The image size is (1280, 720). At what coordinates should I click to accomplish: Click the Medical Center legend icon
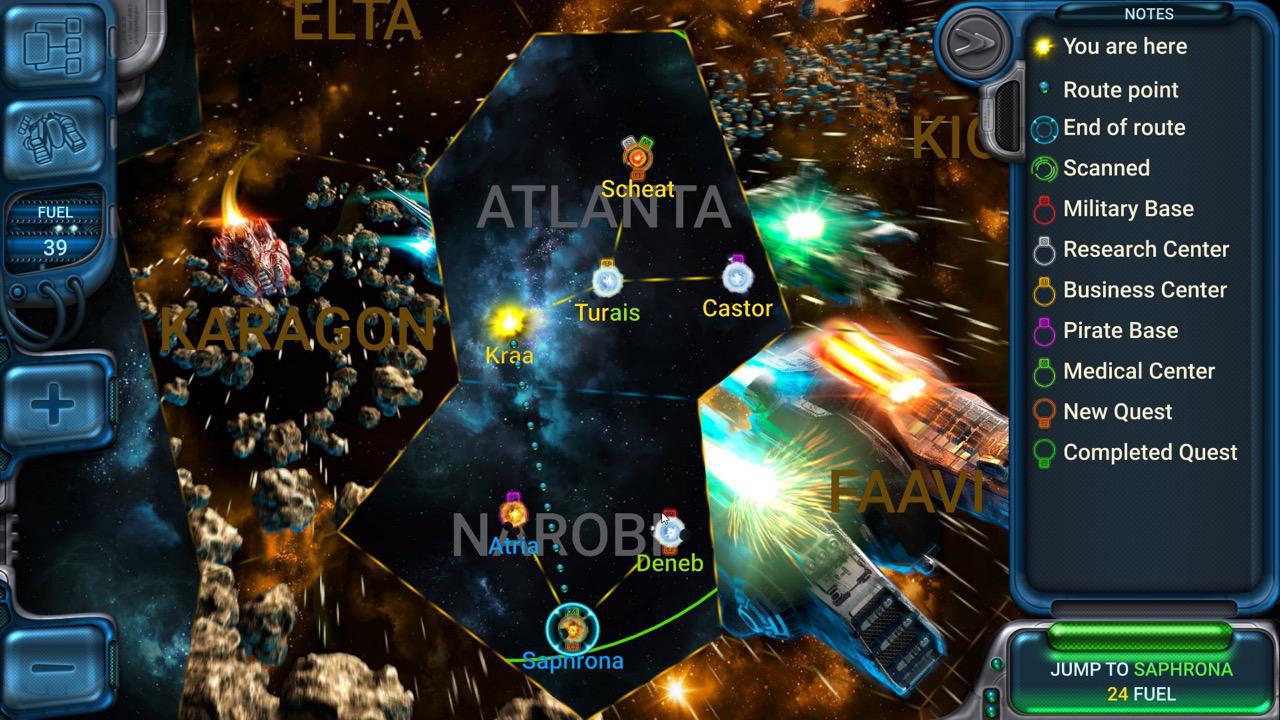pos(1044,371)
